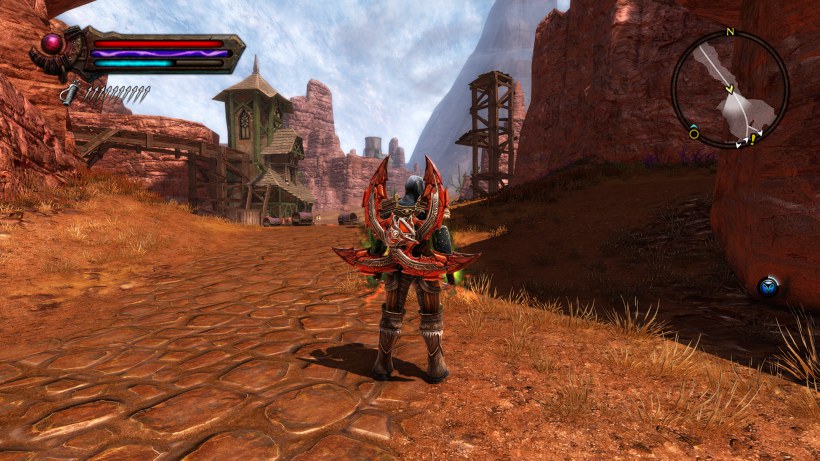Click the yellow player arrow on minimap
The image size is (820, 461).
point(730,91)
